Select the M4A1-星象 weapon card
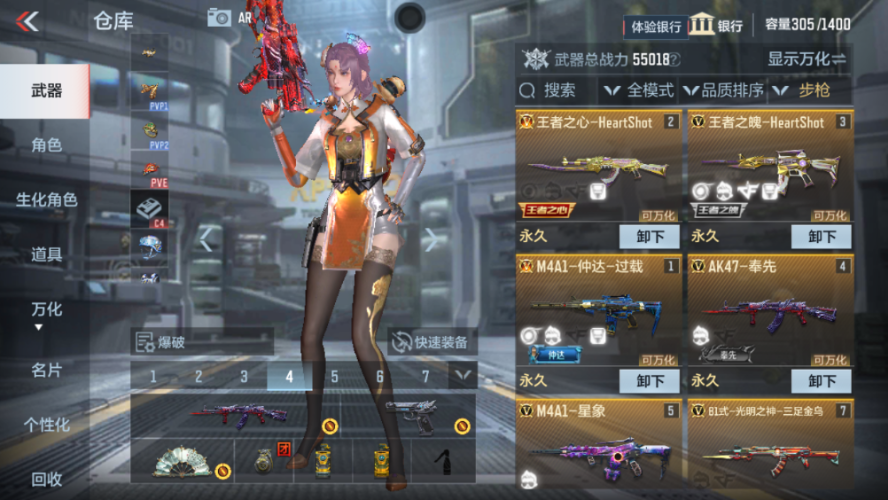888x500 pixels. tap(599, 443)
